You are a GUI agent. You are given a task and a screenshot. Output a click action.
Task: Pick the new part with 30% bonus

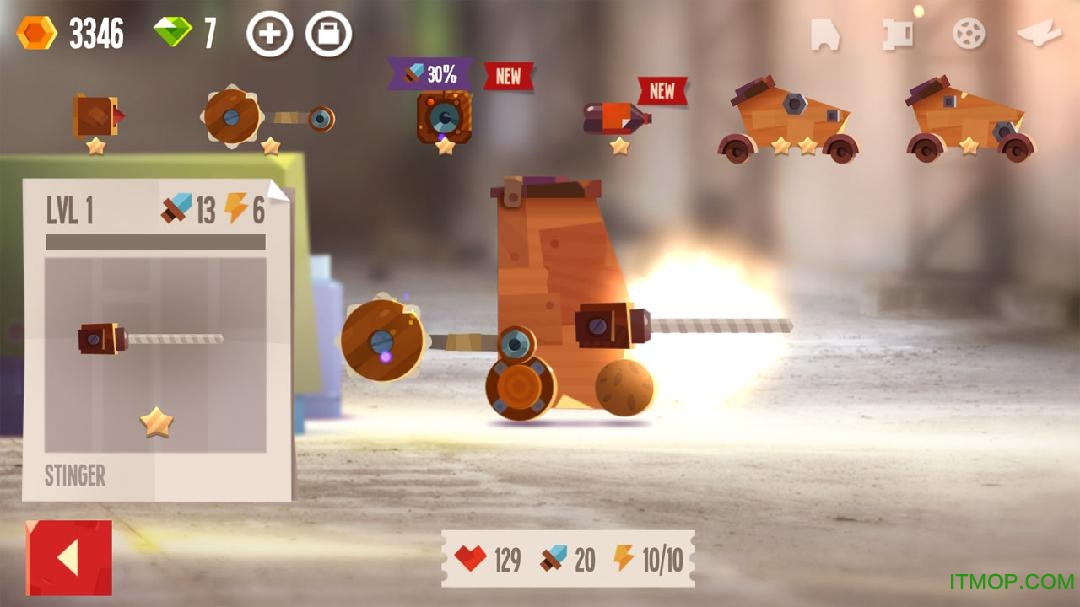click(444, 117)
